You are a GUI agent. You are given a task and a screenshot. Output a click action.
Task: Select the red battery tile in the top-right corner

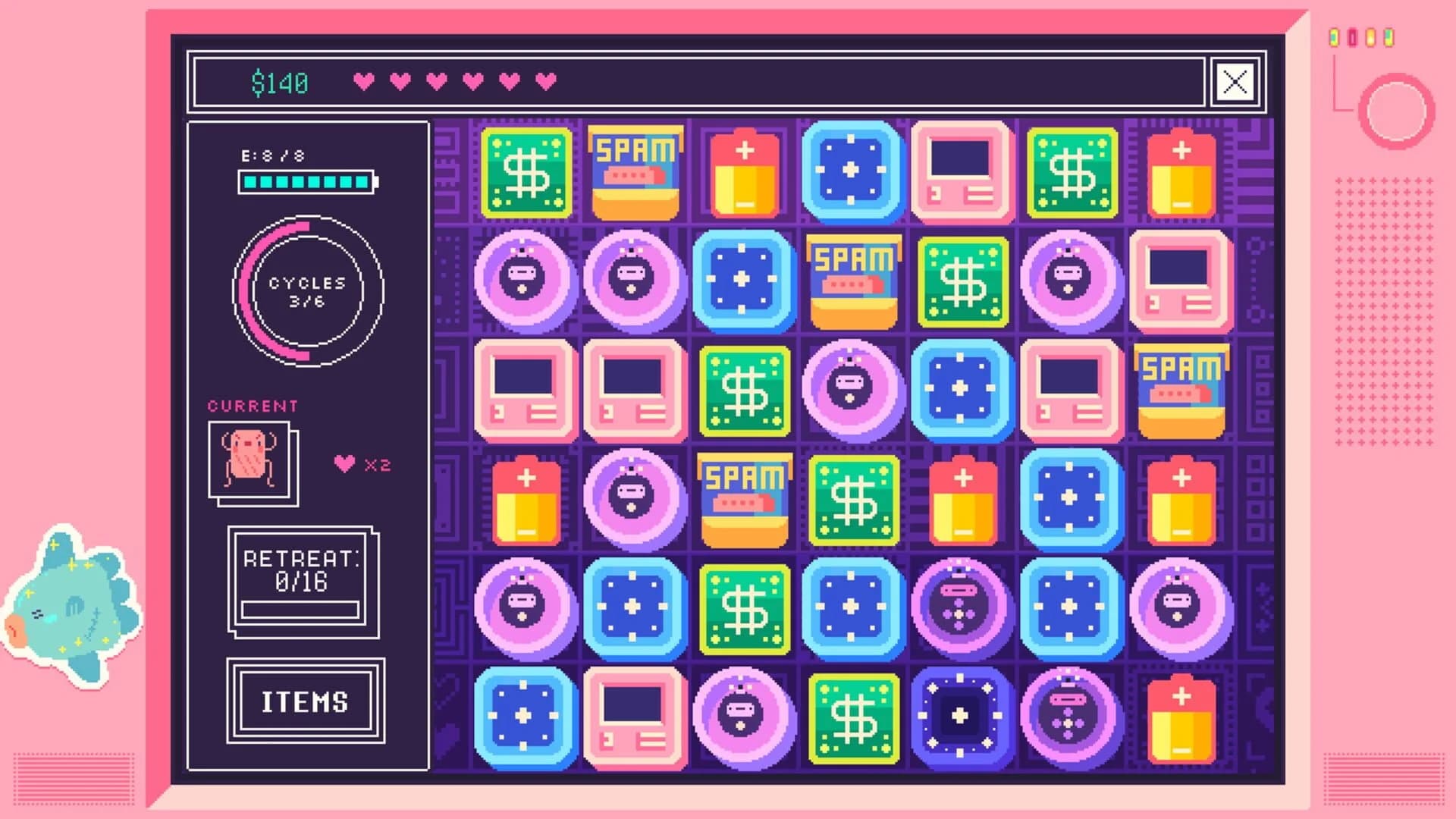coord(1180,171)
